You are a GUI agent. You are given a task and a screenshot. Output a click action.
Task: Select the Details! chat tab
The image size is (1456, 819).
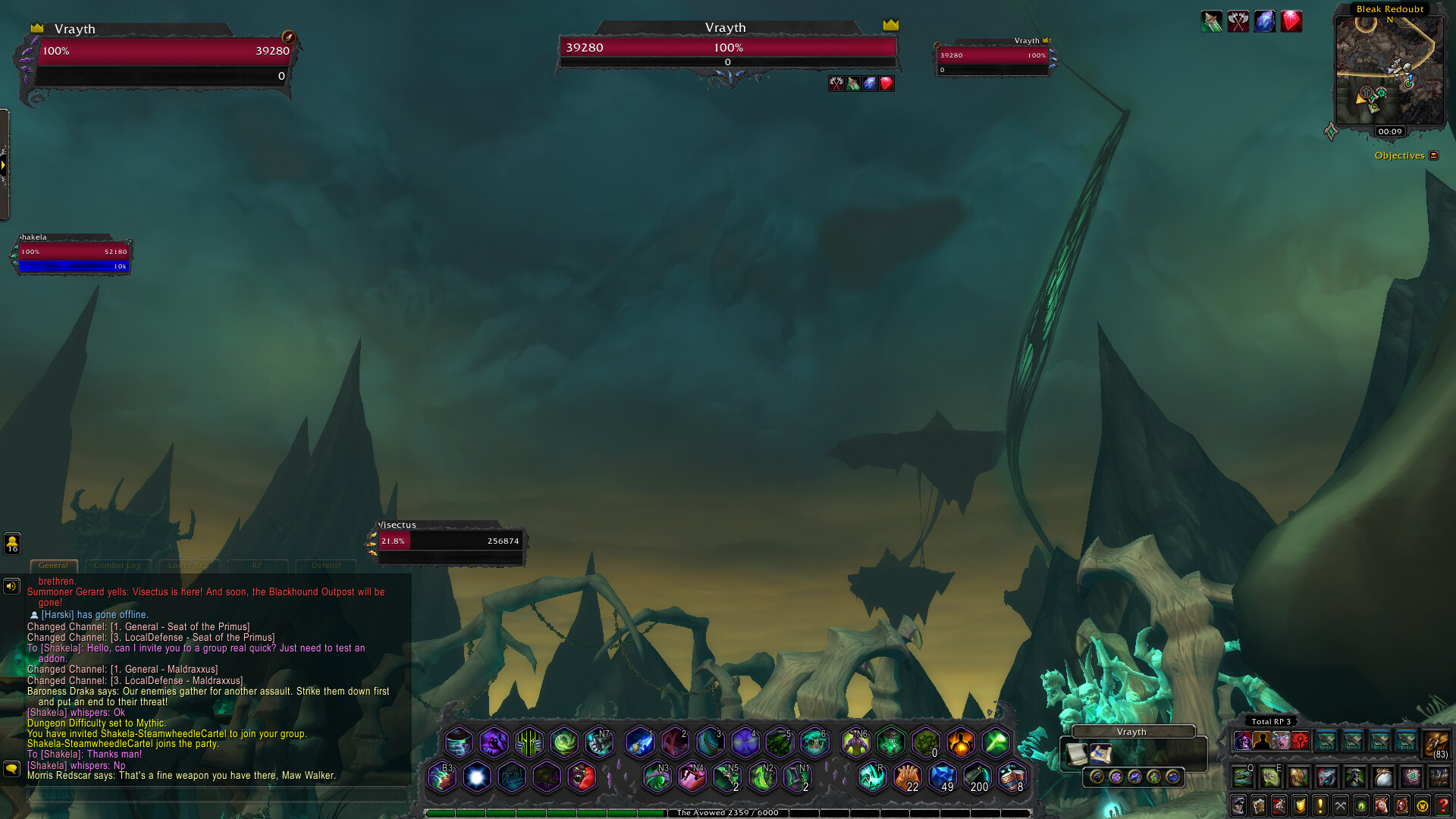coord(326,566)
